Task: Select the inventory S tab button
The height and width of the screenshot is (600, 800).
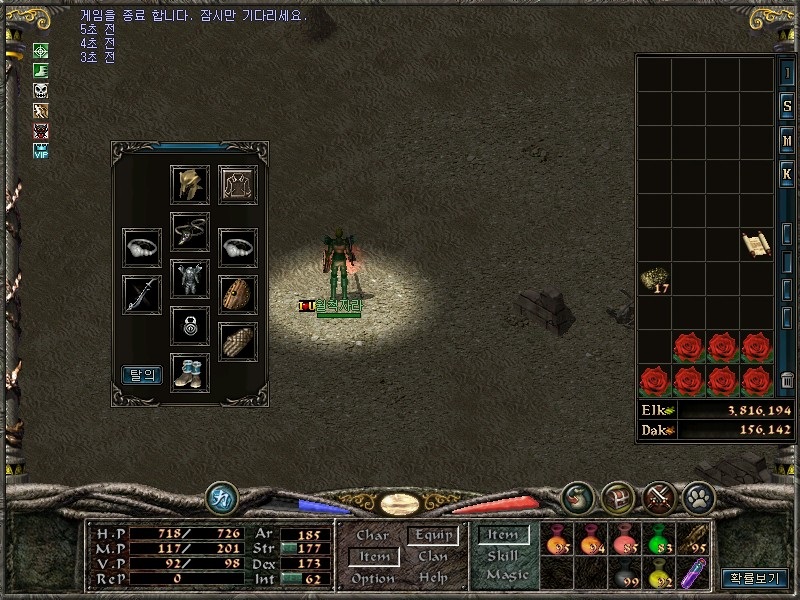Action: click(787, 106)
